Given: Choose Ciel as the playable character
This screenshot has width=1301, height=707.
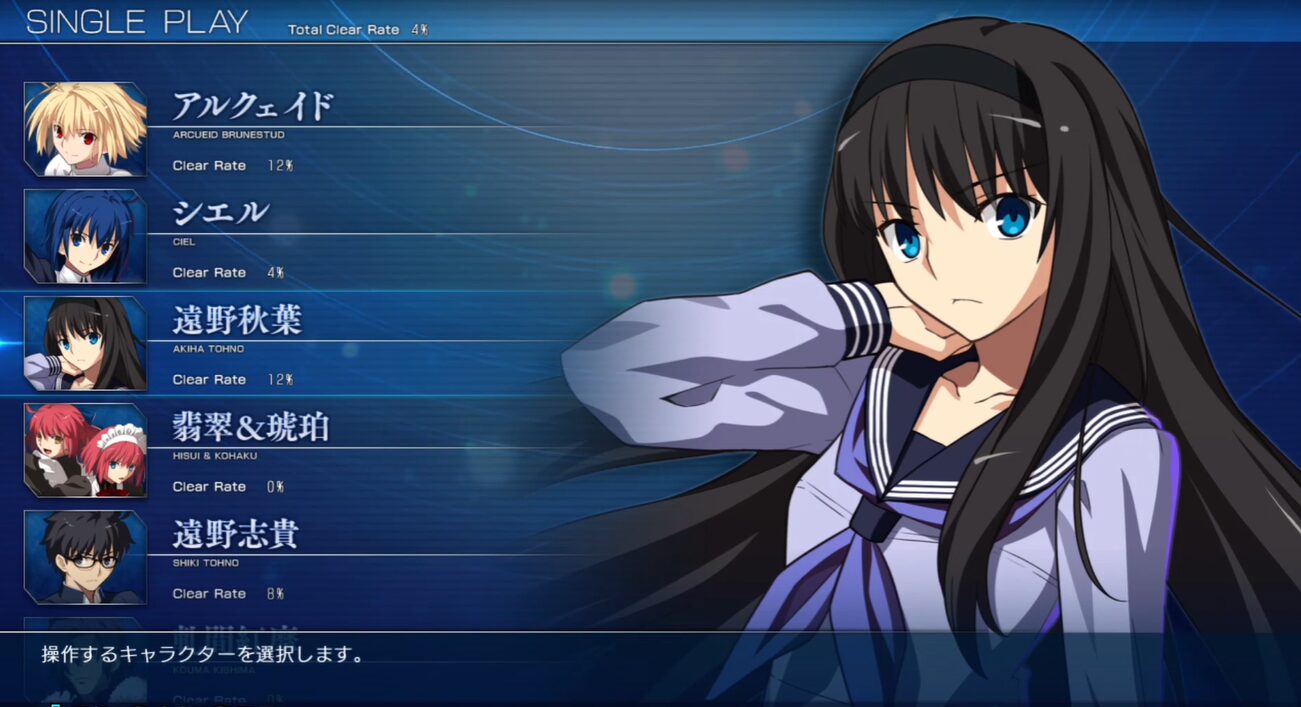Looking at the screenshot, I should (220, 213).
